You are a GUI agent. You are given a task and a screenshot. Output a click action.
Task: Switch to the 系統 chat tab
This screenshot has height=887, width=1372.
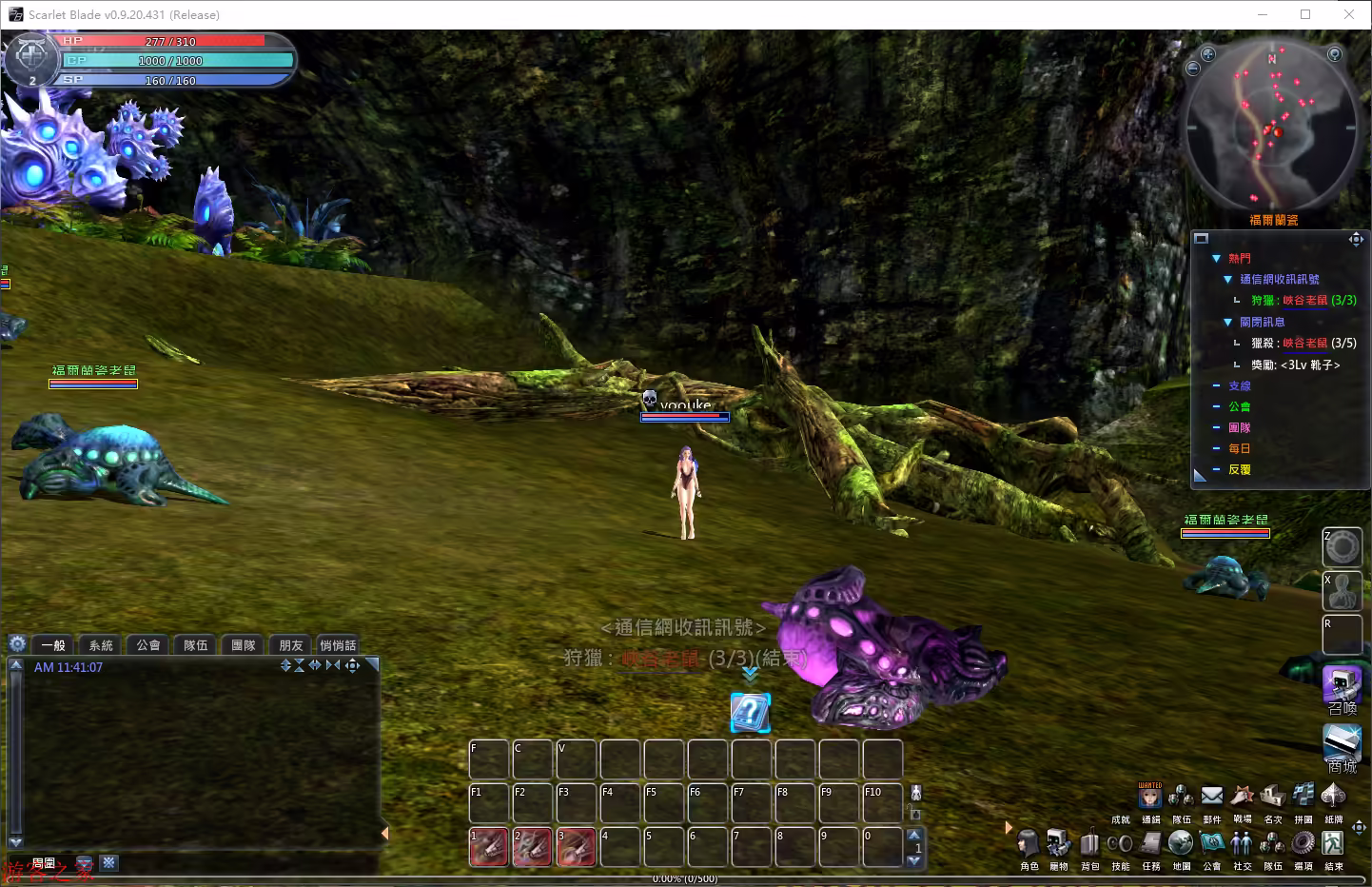(101, 645)
